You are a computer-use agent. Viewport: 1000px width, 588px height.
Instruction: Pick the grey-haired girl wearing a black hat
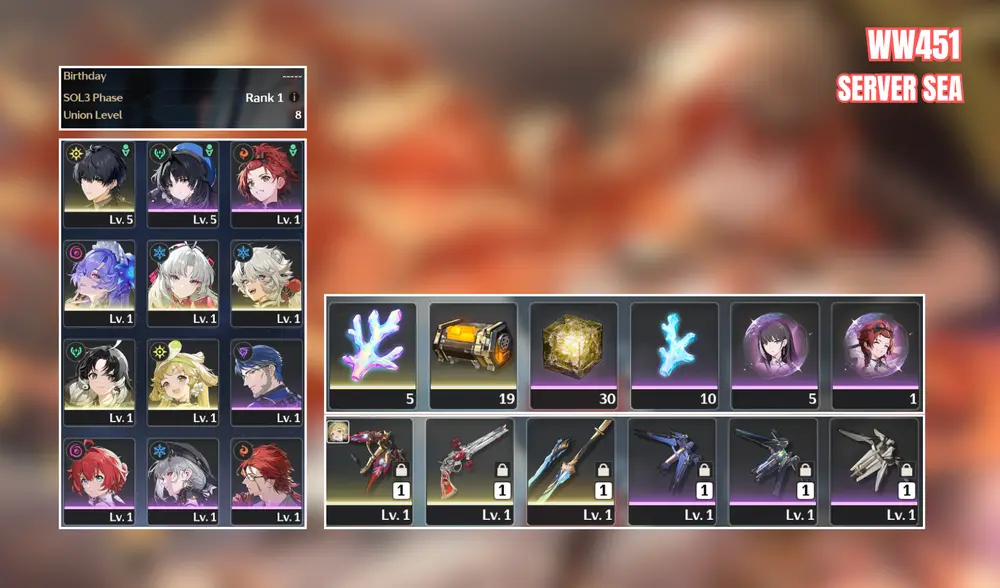[183, 480]
